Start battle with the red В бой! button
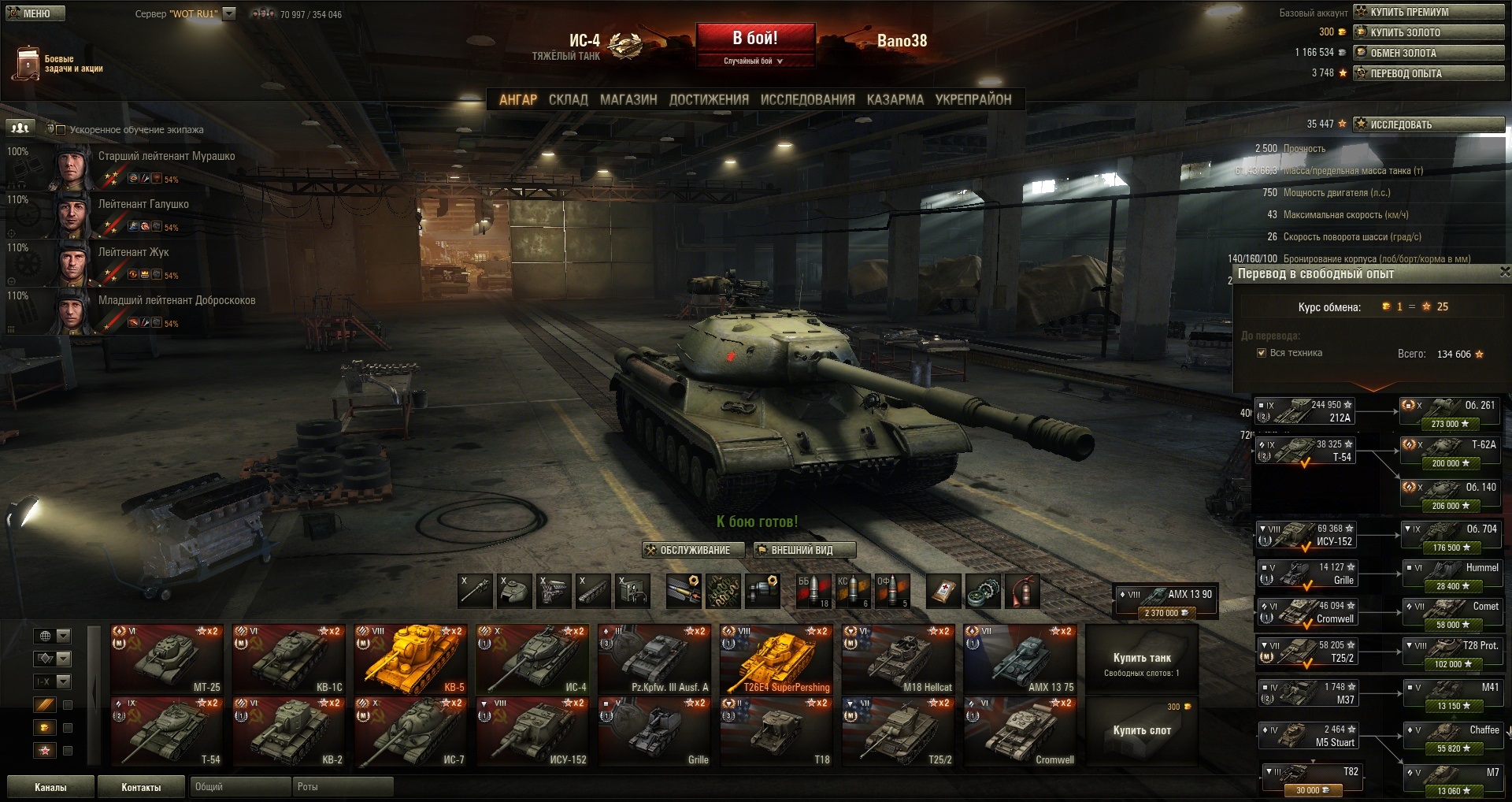Screen dimensions: 1512x802 point(754,39)
